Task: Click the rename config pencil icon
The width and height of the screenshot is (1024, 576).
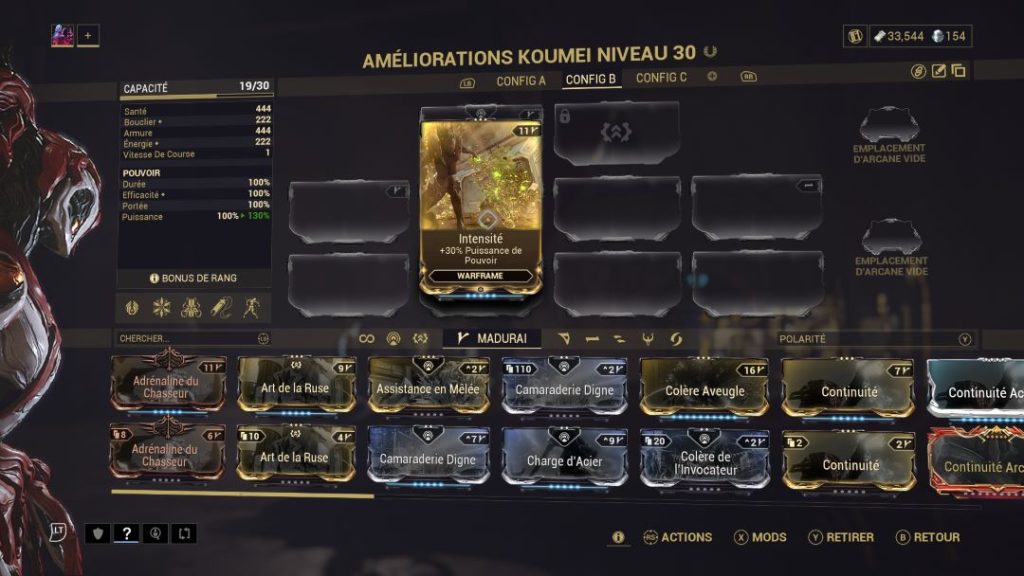Action: (x=939, y=71)
